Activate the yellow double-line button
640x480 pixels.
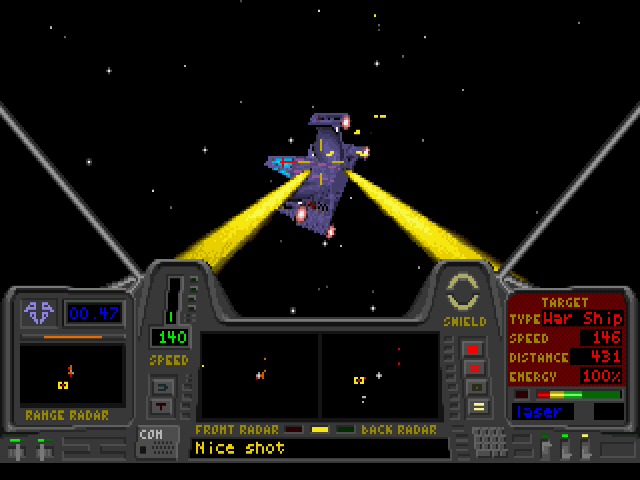476,407
